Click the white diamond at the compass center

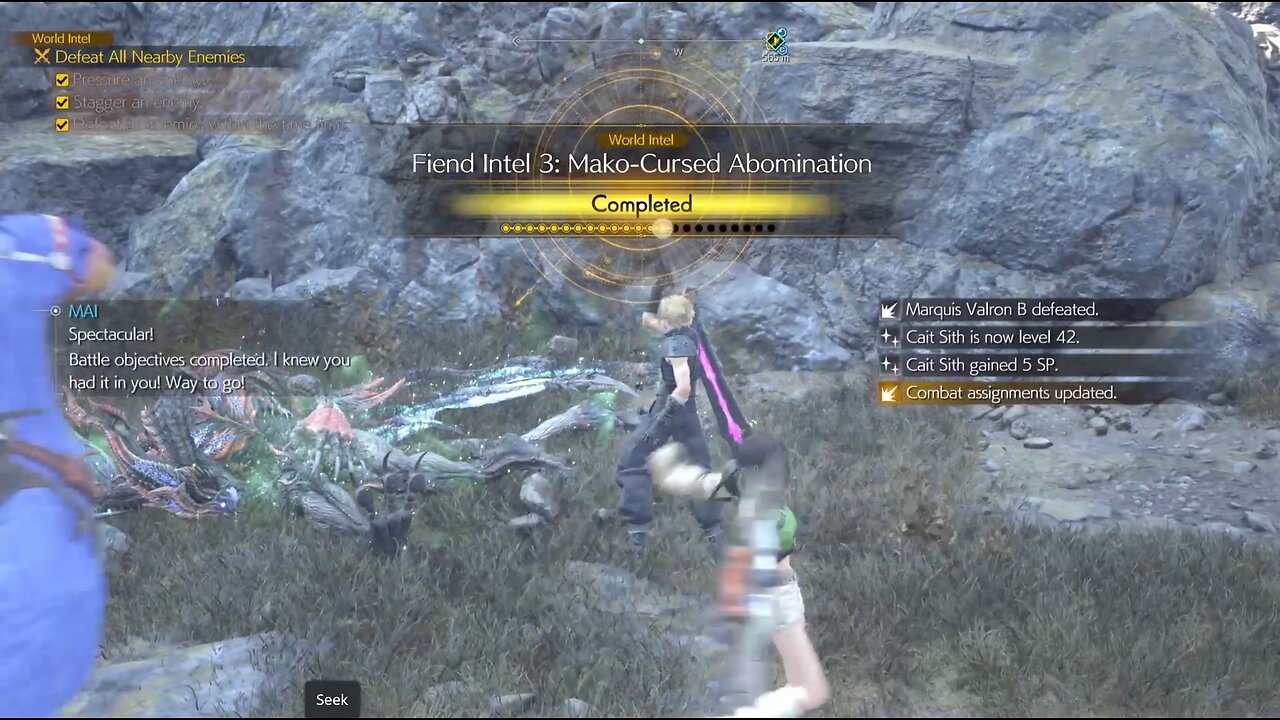640,42
